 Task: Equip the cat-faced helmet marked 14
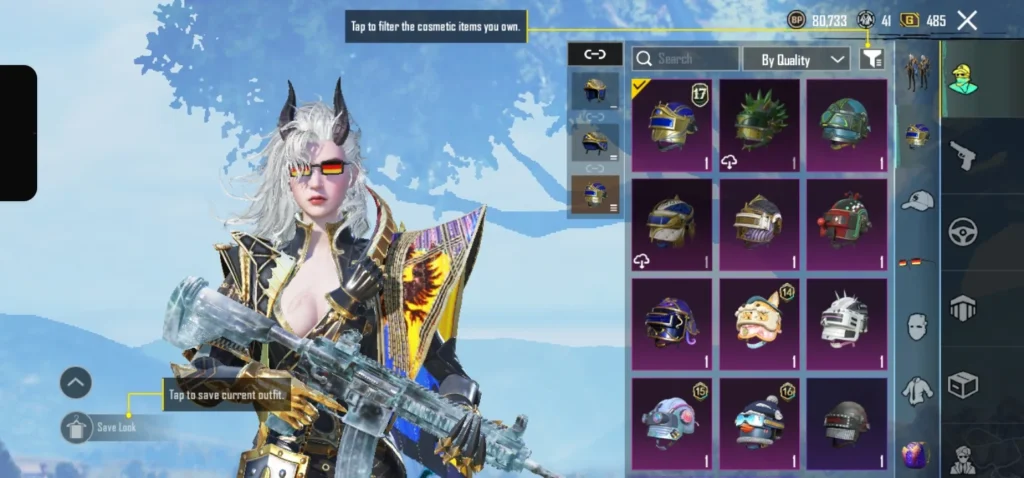click(759, 324)
